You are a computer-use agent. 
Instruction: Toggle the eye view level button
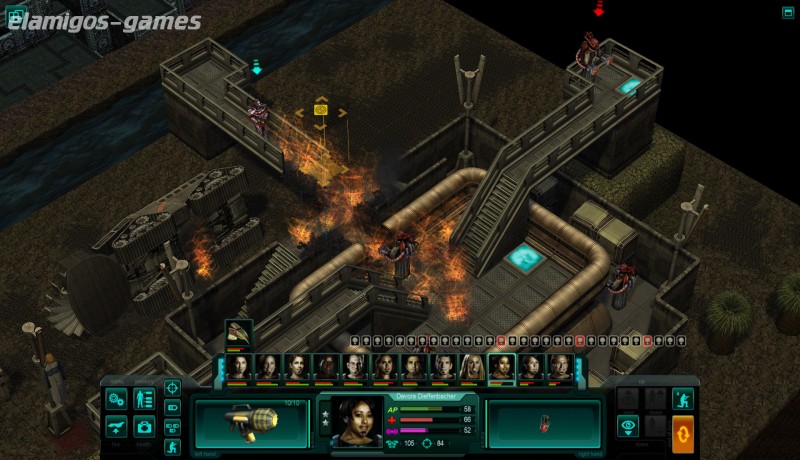[x=628, y=426]
